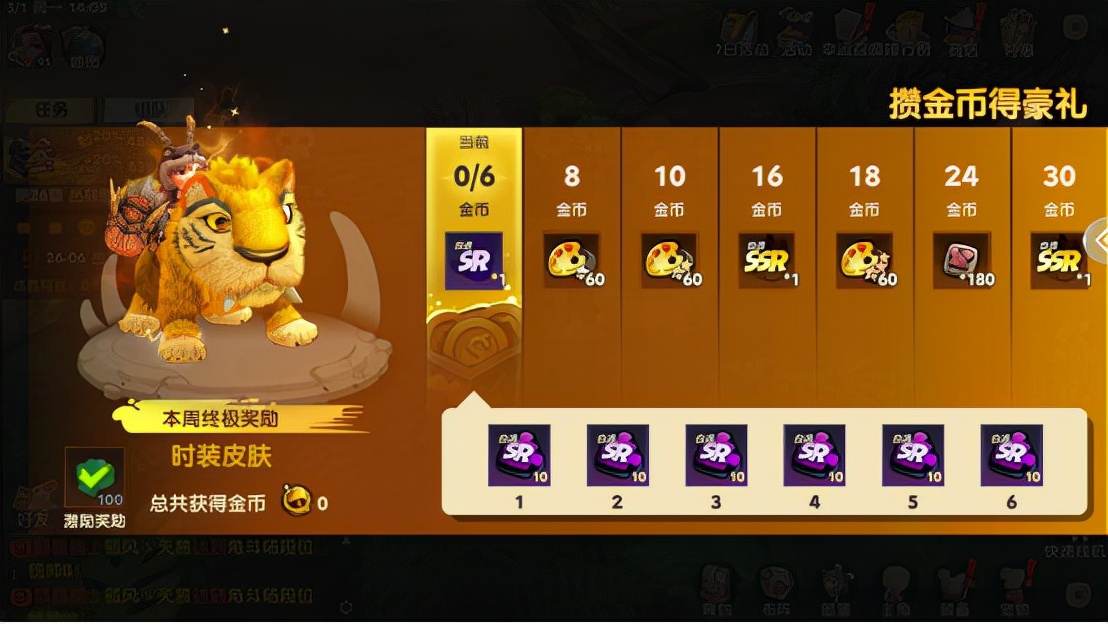Screen dimensions: 1108x624
Task: Open the 16 coin SSR reward tier
Action: [x=767, y=260]
